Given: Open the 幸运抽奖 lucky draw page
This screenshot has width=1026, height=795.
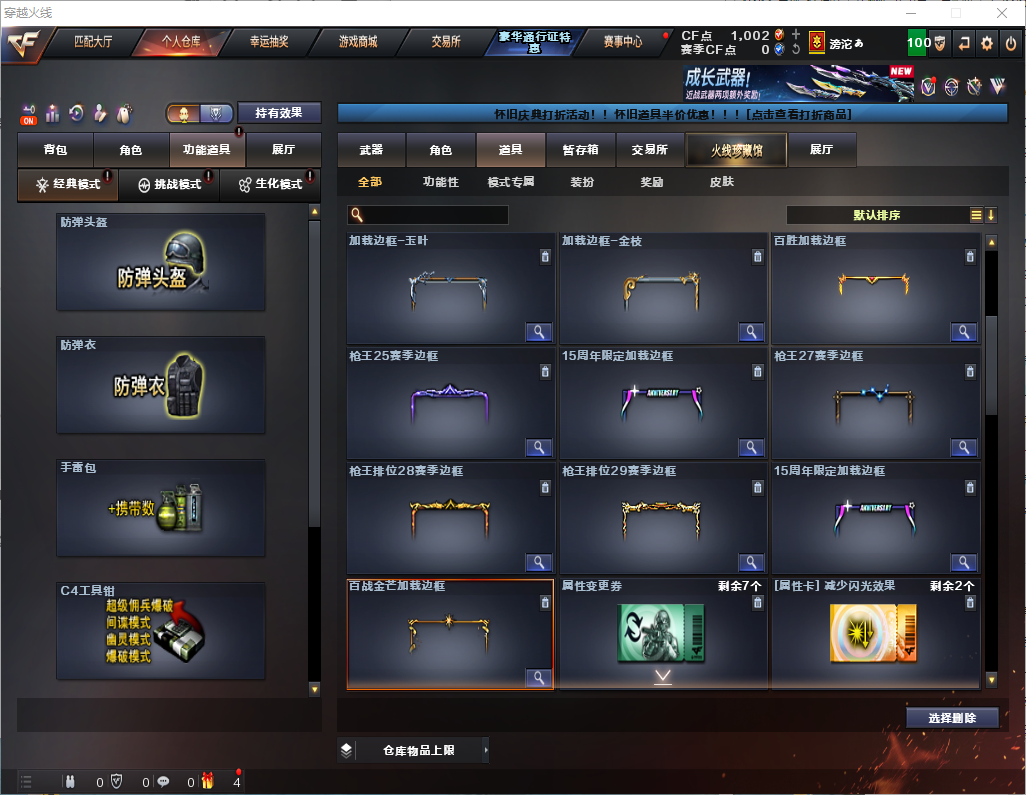Looking at the screenshot, I should (269, 42).
